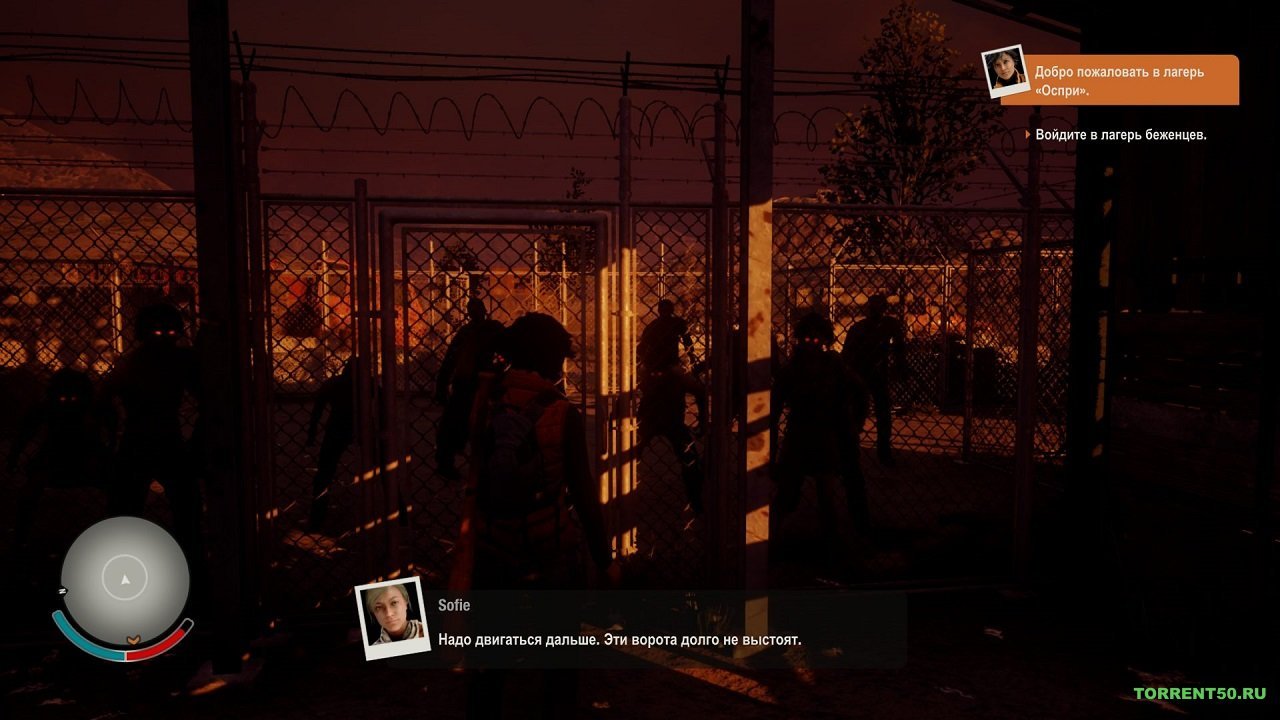Click the orange waypoint chevron below the minimap
This screenshot has width=1280, height=720.
(x=133, y=640)
